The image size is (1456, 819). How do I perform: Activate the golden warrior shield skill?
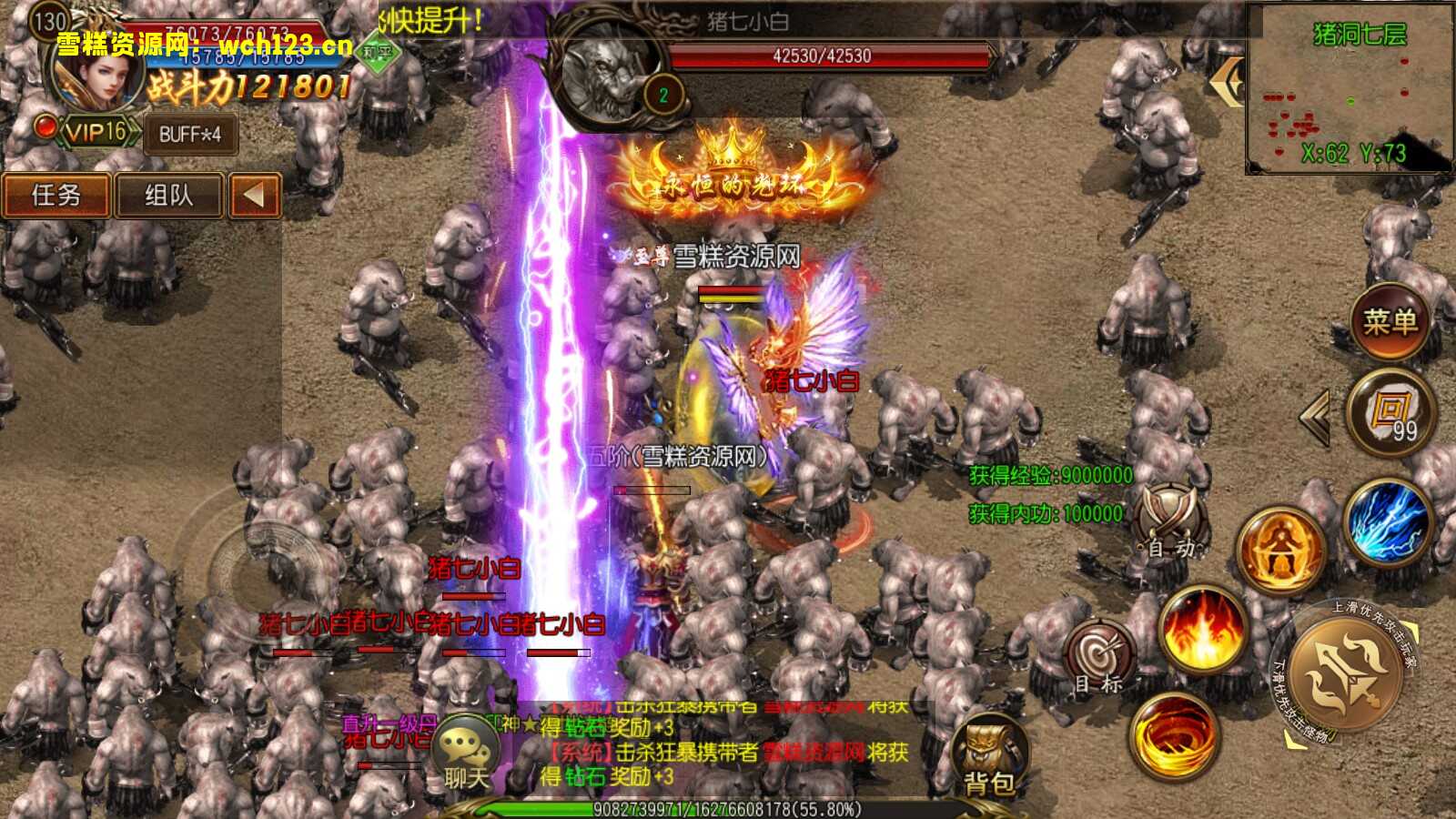(x=1280, y=551)
